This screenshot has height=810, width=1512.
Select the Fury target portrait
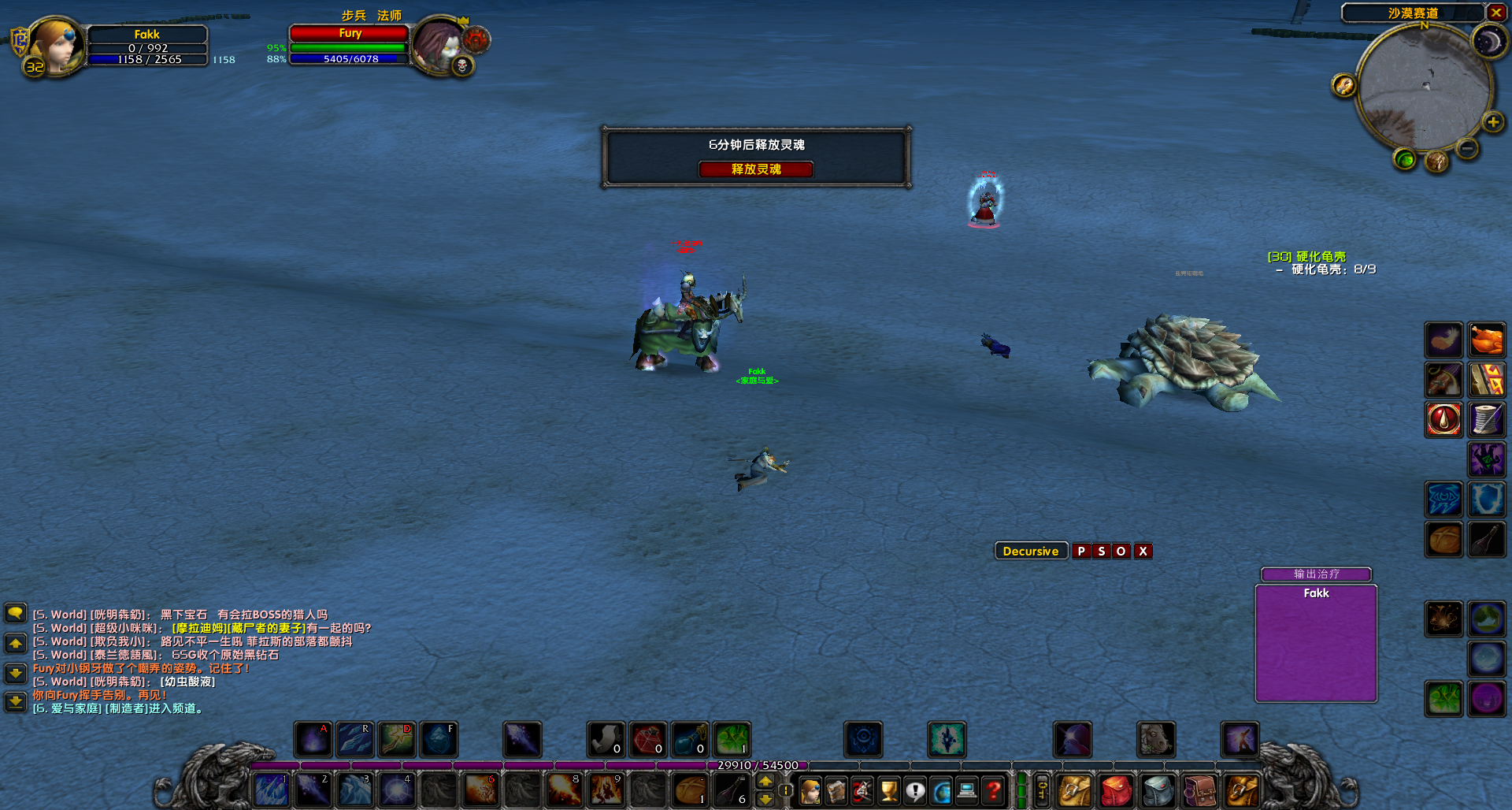pos(438,46)
